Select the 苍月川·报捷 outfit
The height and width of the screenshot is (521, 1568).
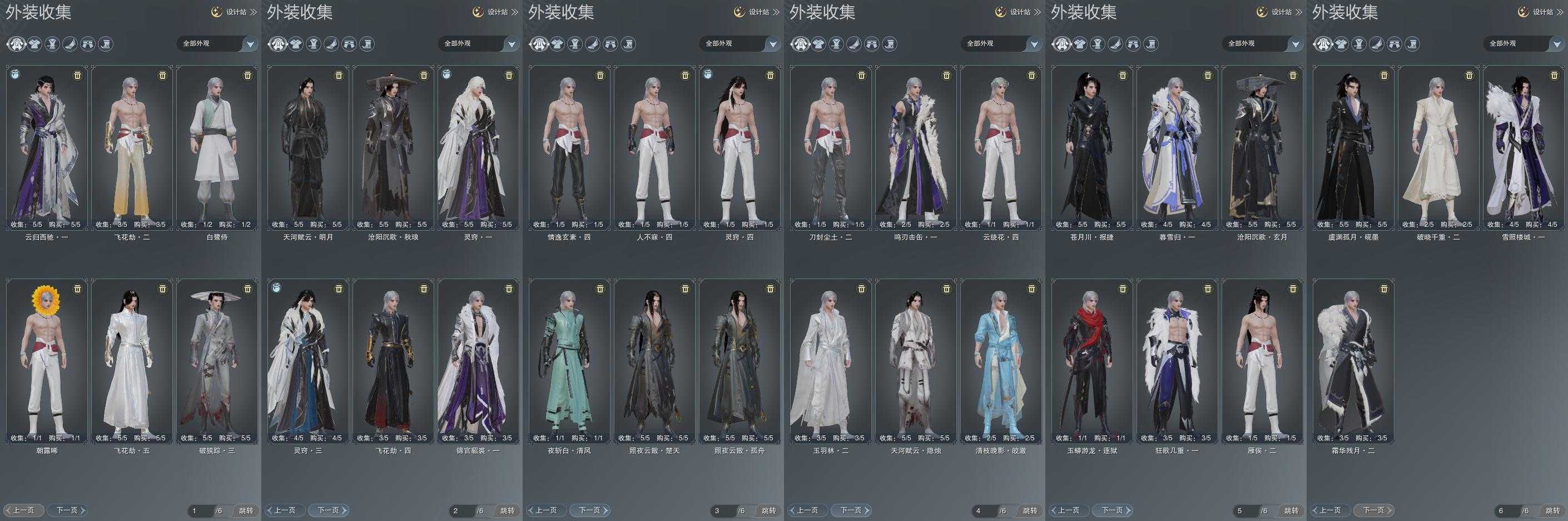pyautogui.click(x=1092, y=147)
